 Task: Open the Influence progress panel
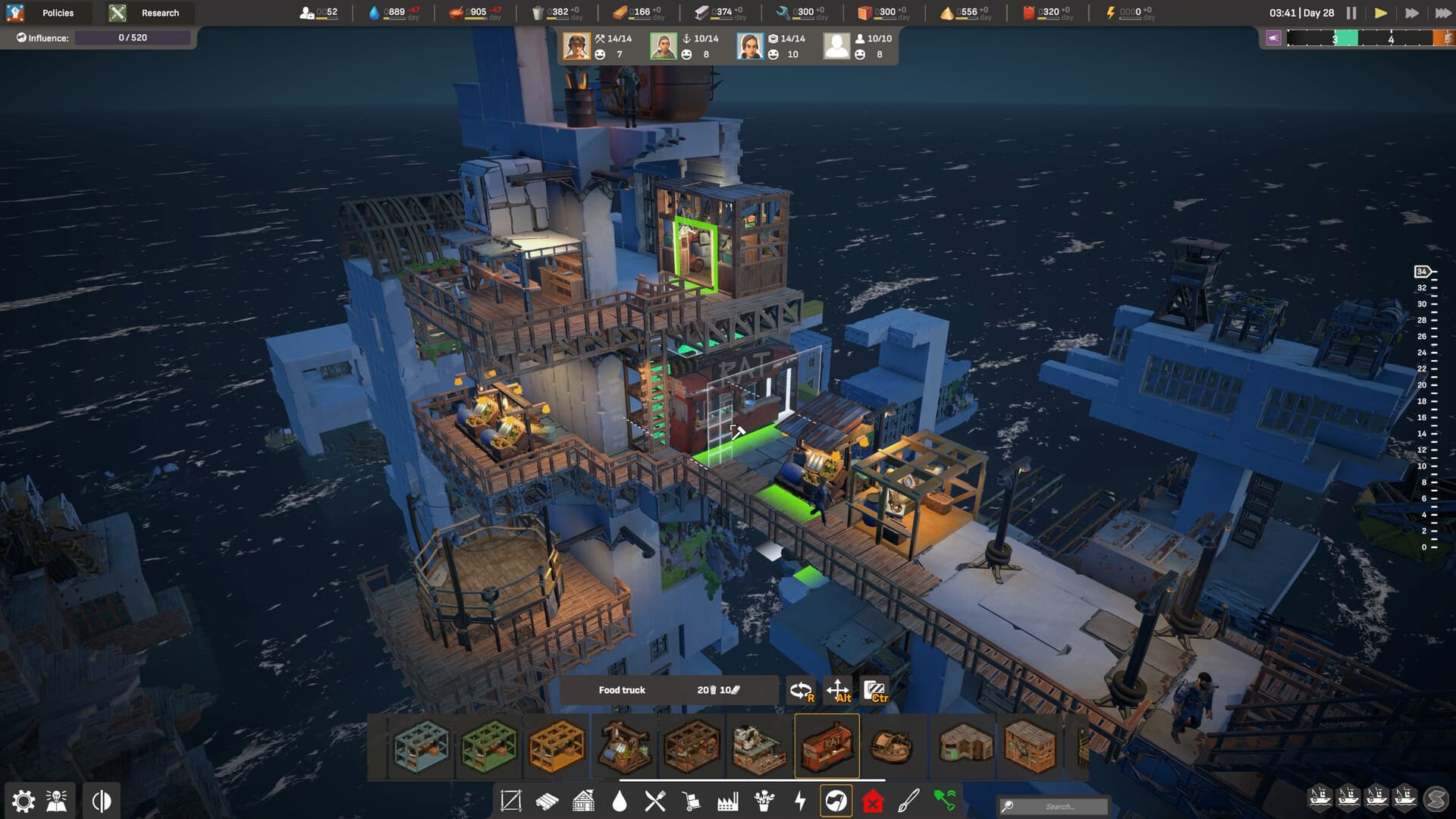point(133,36)
